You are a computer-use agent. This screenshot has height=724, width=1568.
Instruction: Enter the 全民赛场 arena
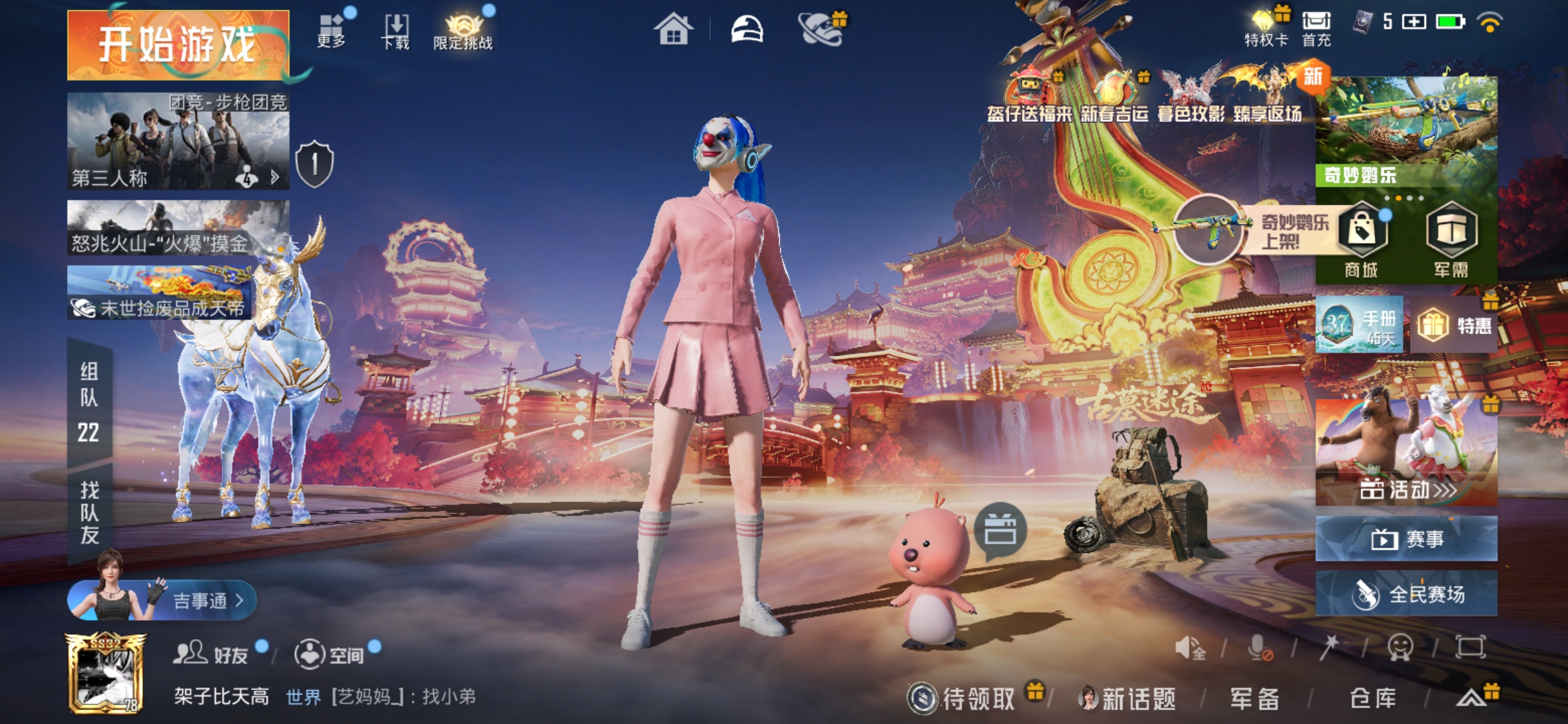[x=1407, y=594]
